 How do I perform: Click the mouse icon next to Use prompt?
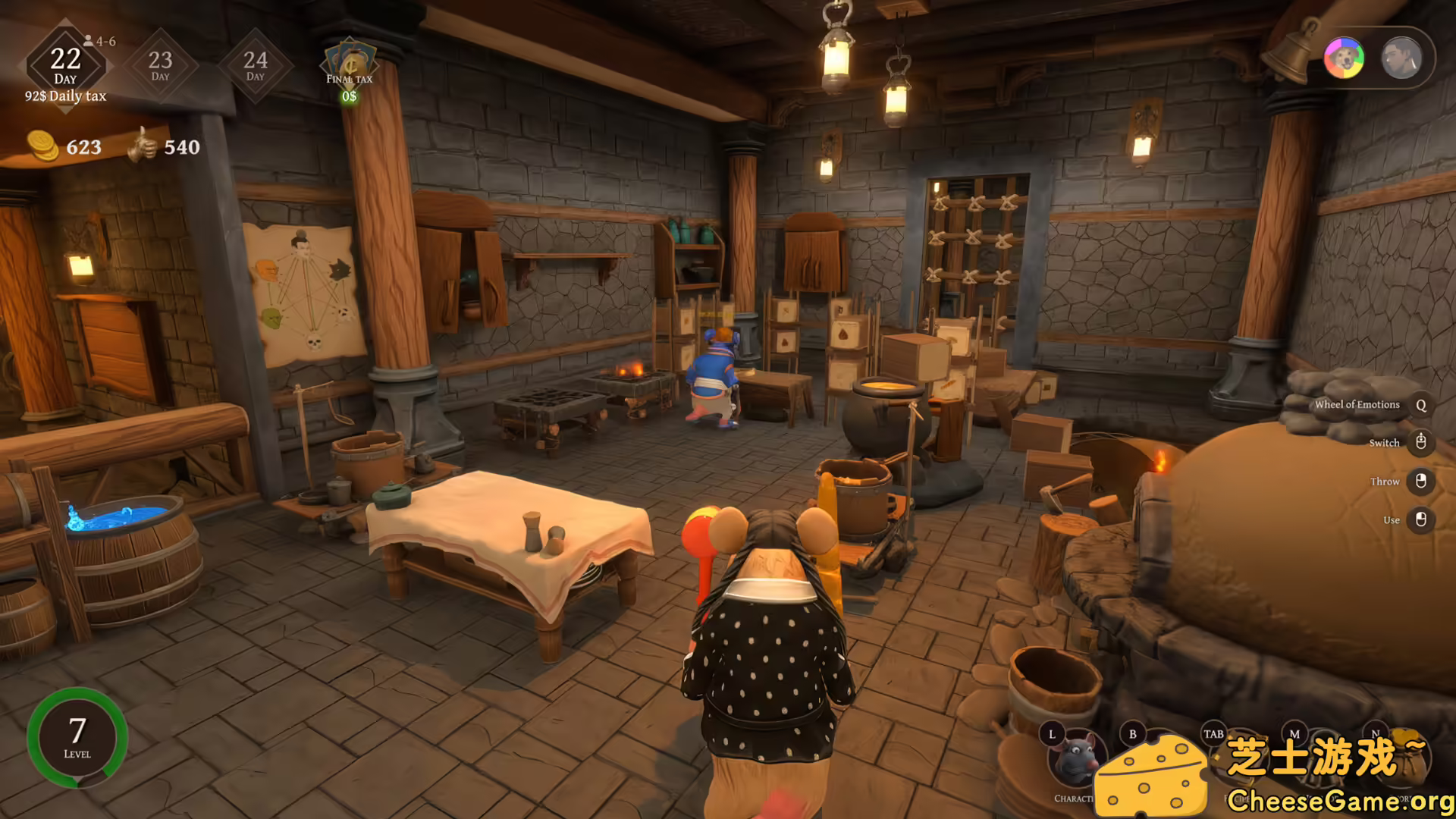(x=1420, y=519)
